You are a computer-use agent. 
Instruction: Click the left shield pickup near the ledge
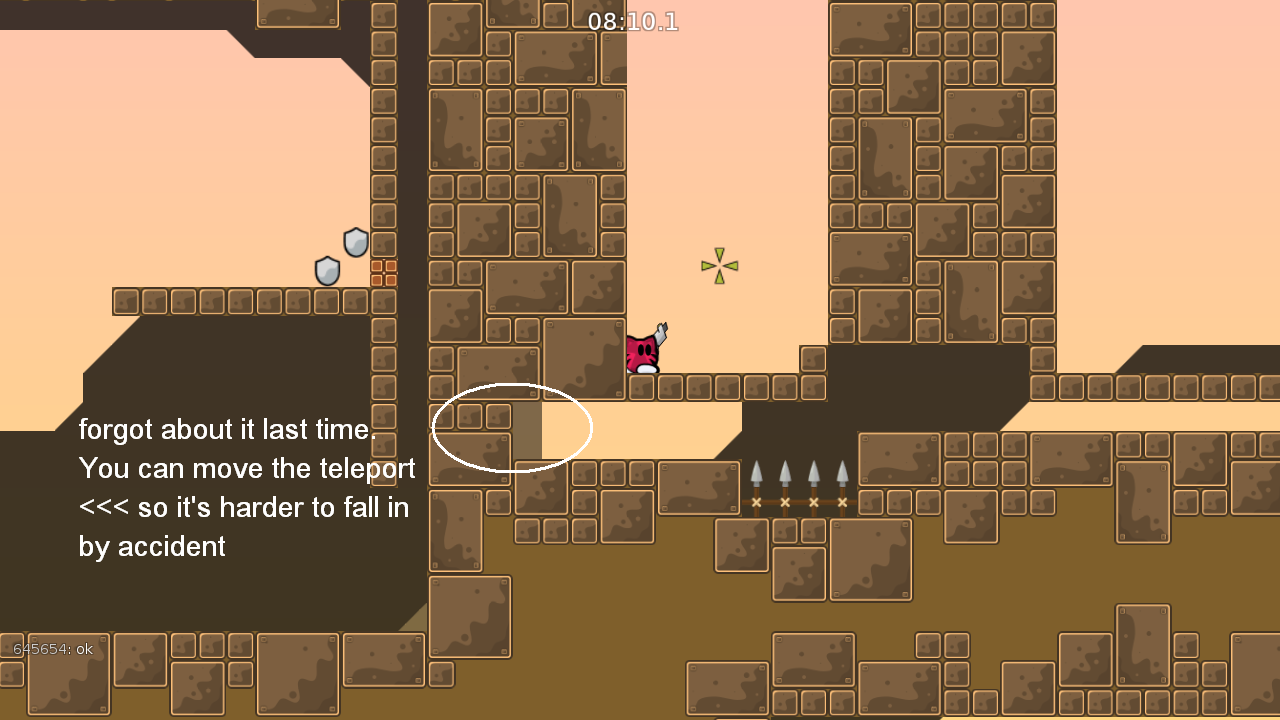325,271
